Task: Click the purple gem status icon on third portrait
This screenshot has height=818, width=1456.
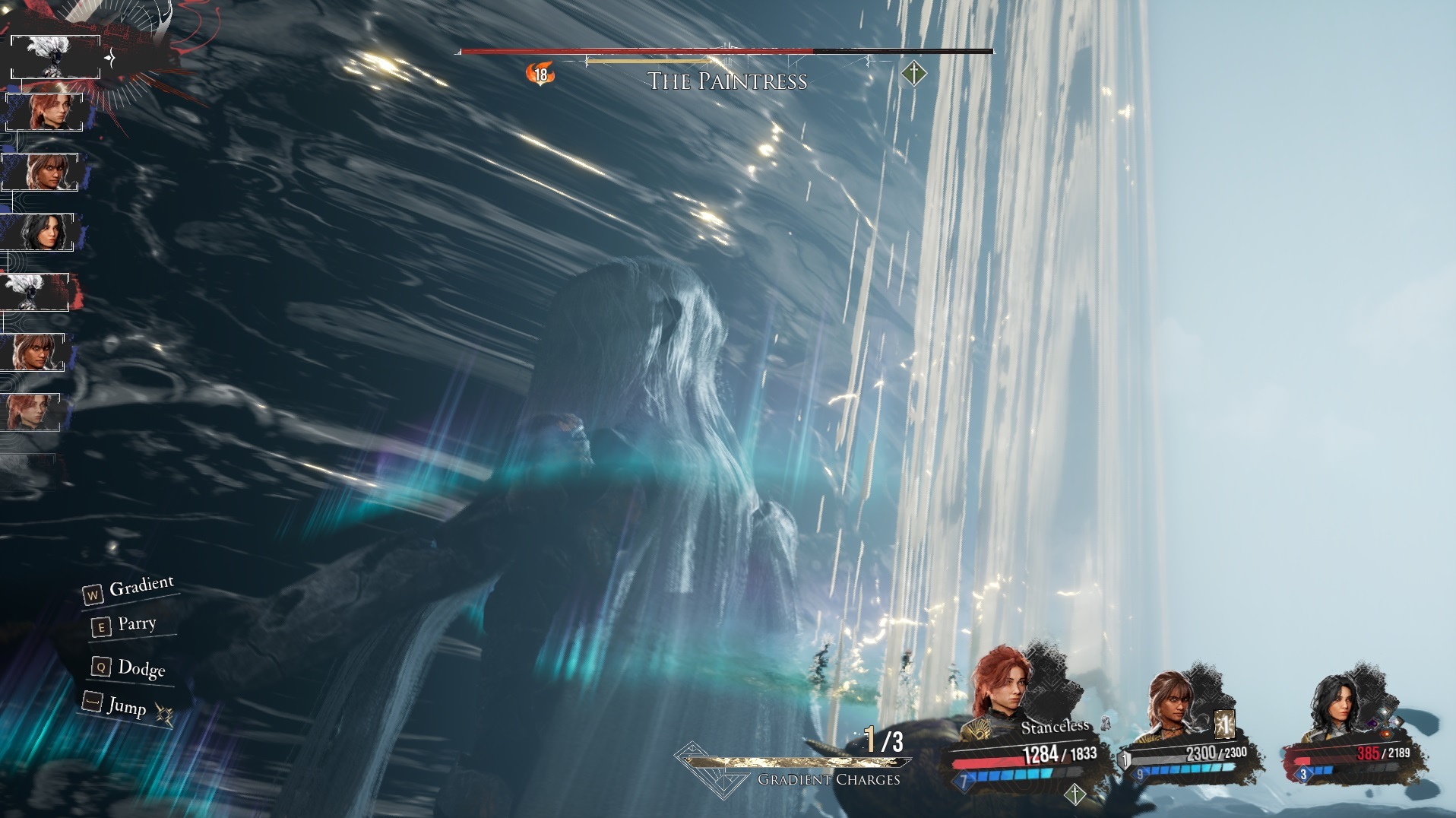Action: point(1372,723)
